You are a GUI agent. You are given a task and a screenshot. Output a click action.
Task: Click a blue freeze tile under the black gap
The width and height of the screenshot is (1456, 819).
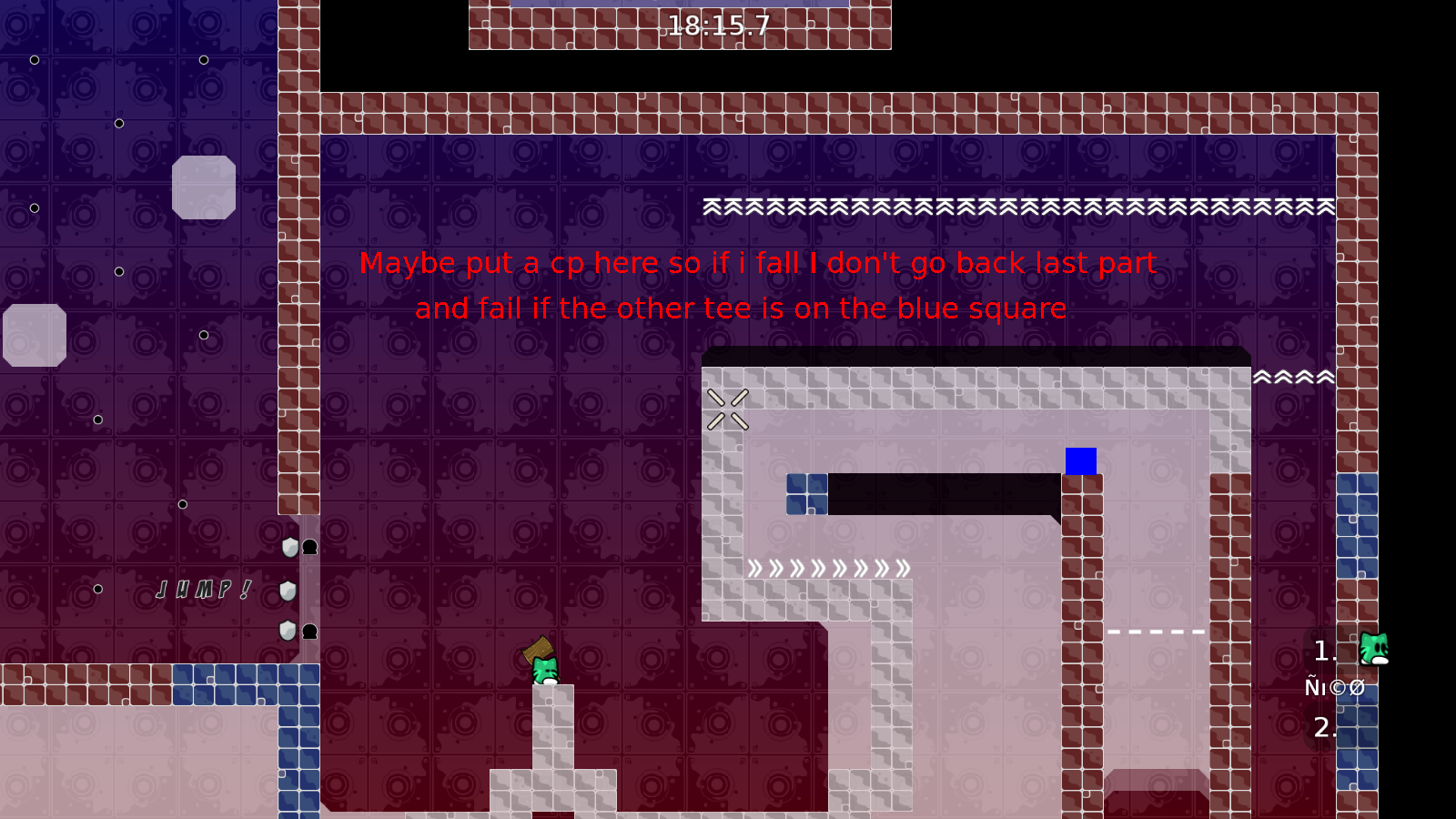804,494
